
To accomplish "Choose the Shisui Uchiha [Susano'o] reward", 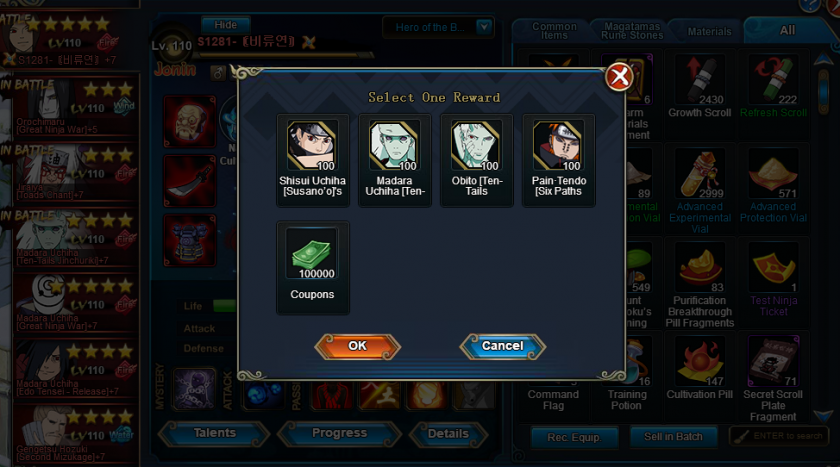I will (x=313, y=146).
